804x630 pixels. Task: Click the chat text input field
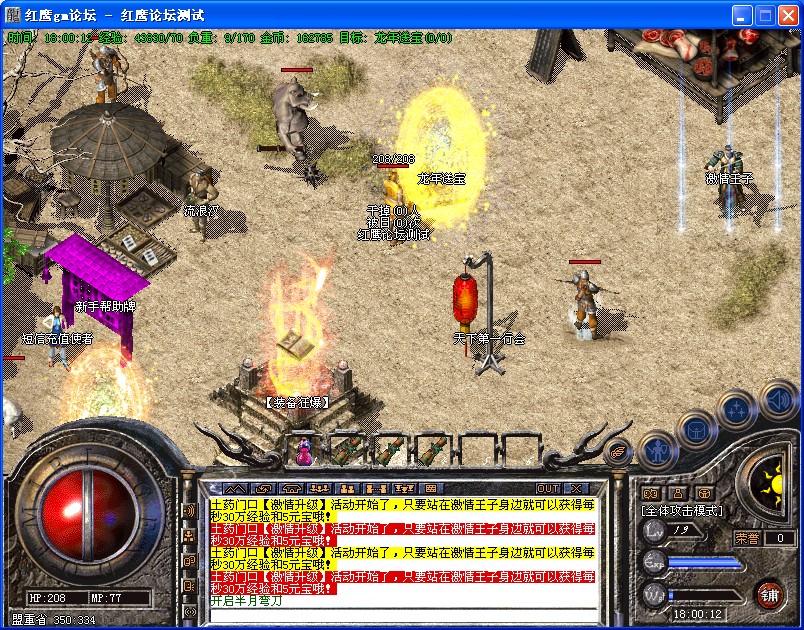click(x=400, y=614)
